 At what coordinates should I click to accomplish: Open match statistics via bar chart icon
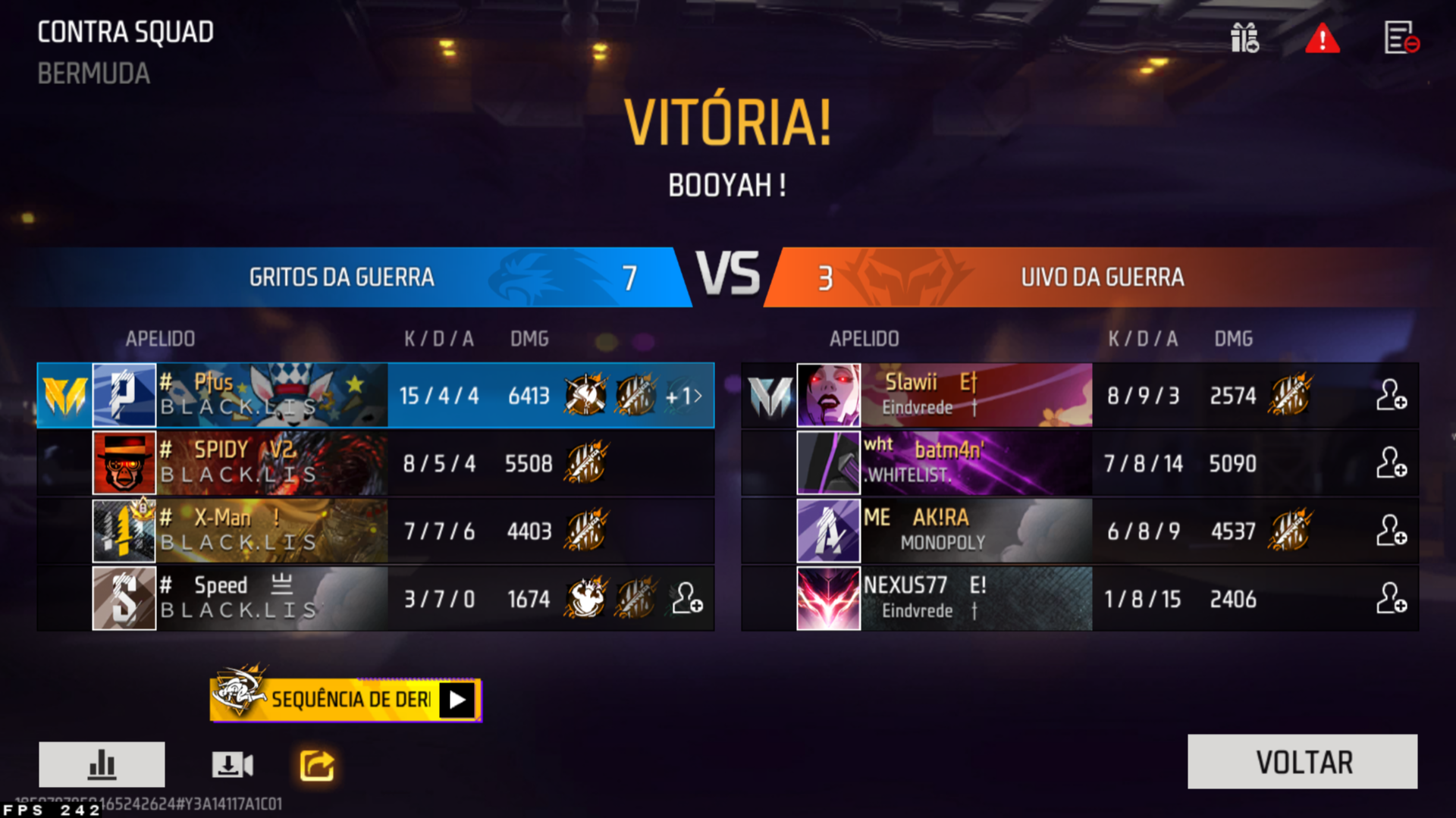[102, 764]
